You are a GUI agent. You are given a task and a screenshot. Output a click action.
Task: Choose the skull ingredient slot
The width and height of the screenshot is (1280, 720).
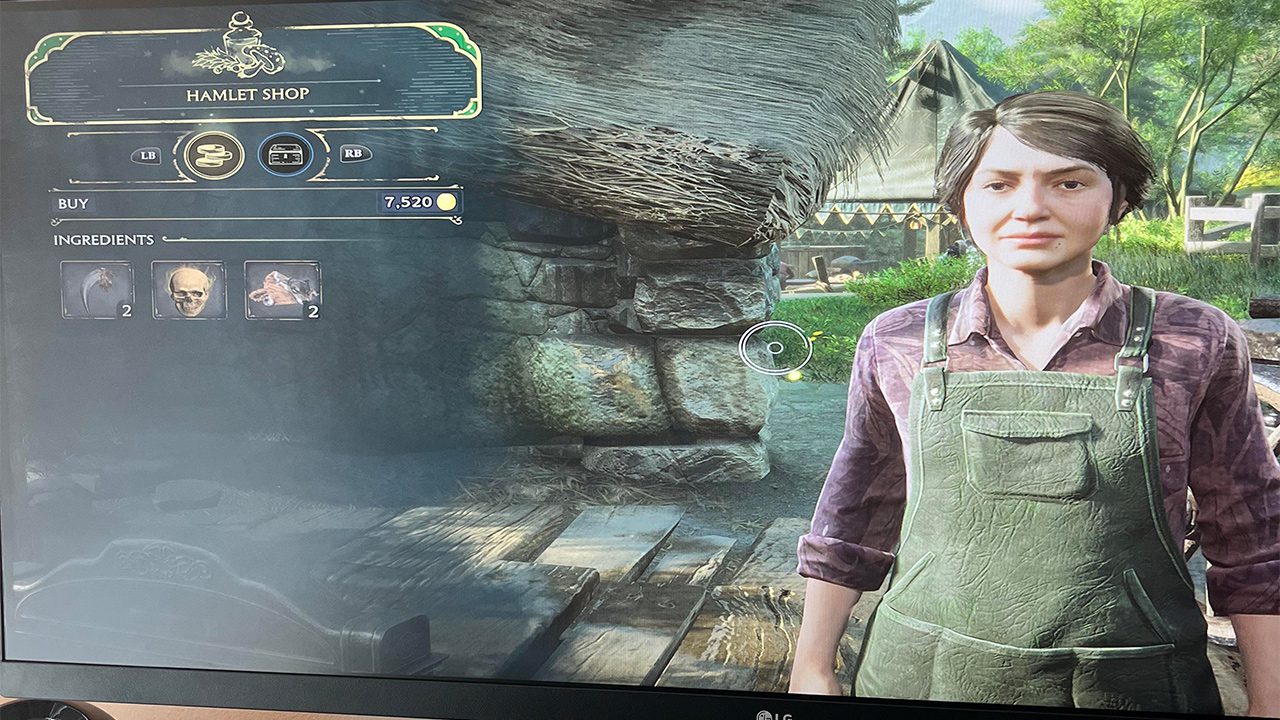[189, 290]
